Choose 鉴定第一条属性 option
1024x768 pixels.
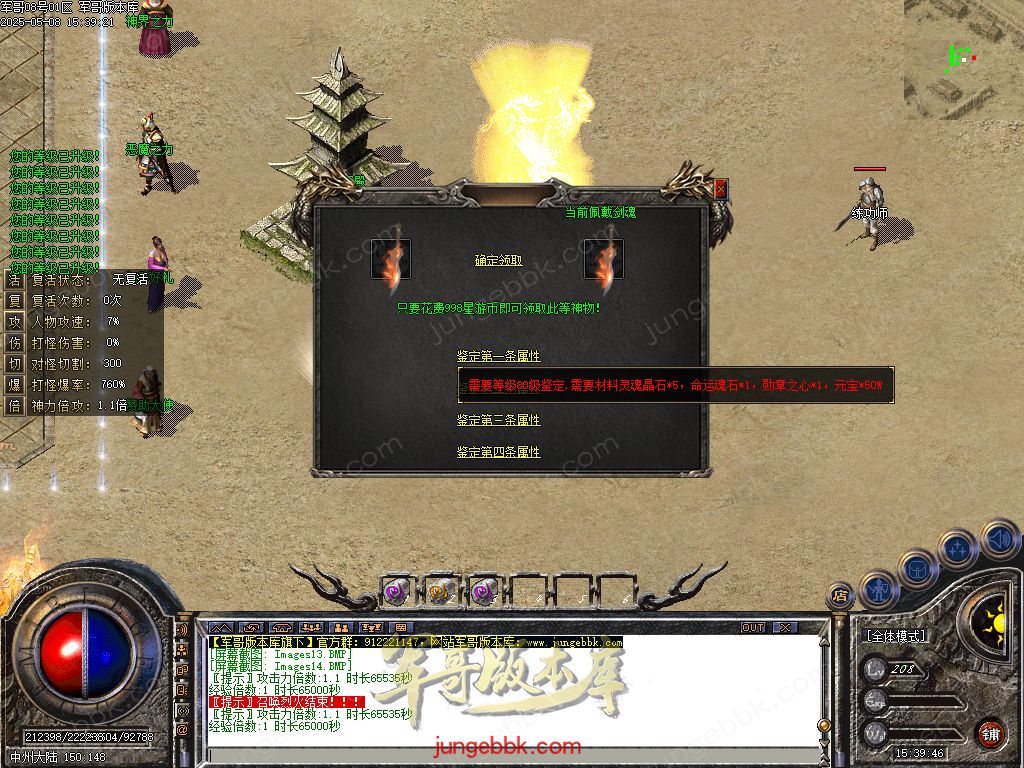pyautogui.click(x=498, y=356)
